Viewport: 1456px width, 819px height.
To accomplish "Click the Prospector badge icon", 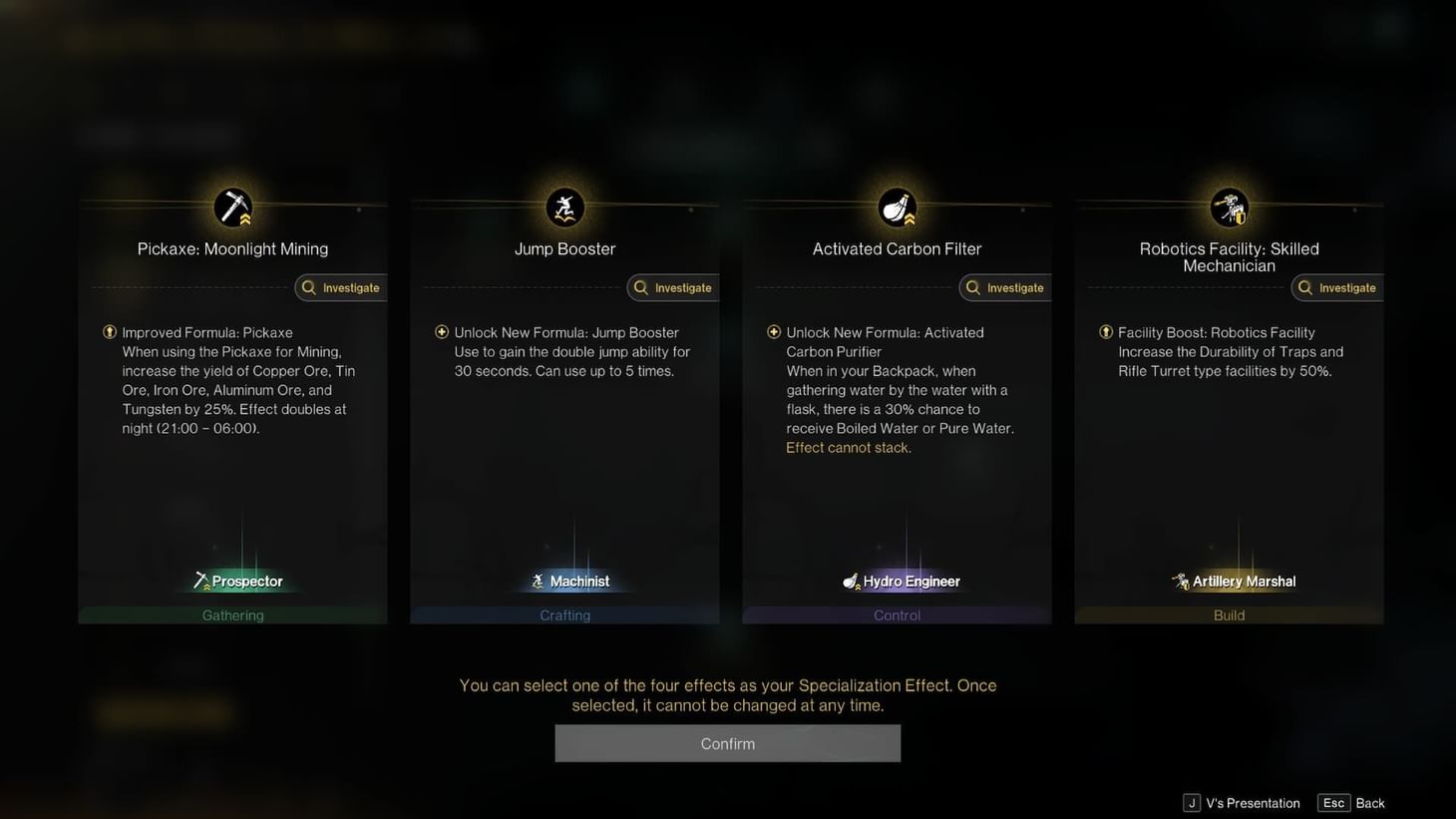I will click(x=203, y=581).
